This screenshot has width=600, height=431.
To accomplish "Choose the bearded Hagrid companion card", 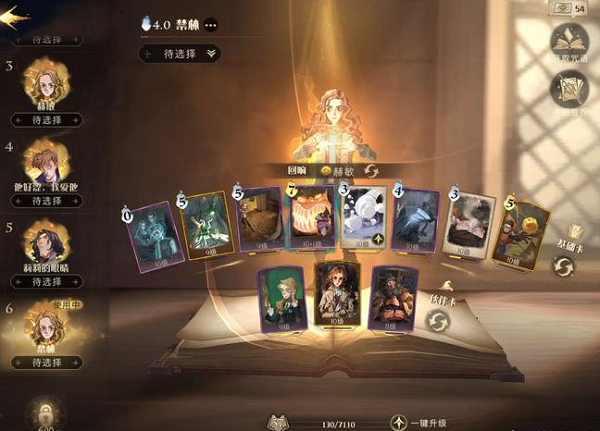I will pyautogui.click(x=392, y=296).
